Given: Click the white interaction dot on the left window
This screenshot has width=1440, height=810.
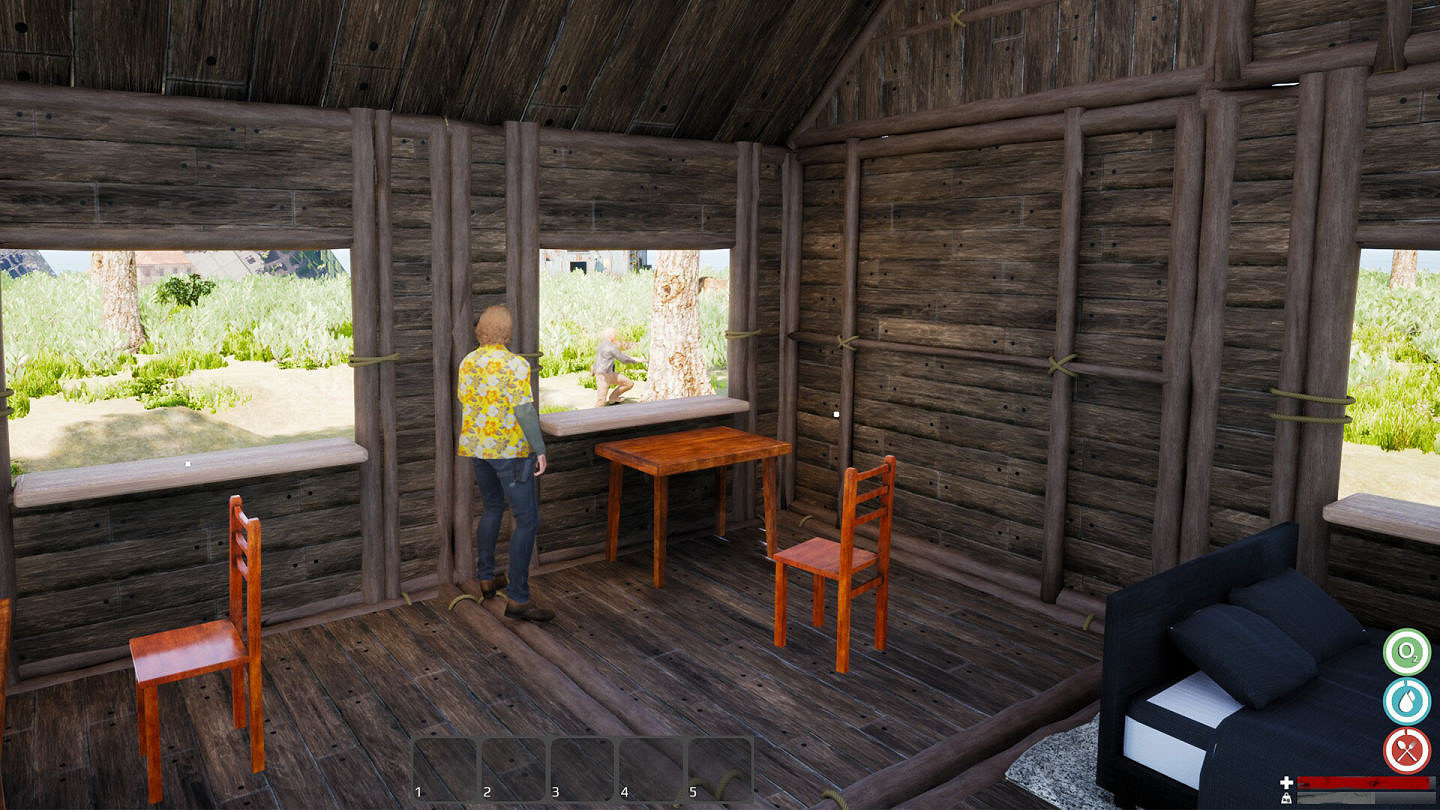Looking at the screenshot, I should tap(187, 463).
